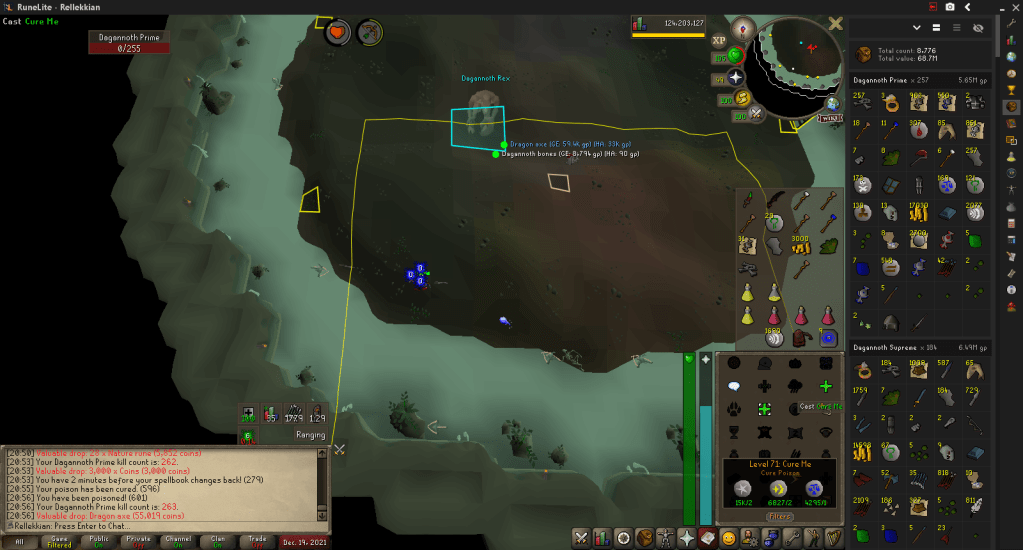
Task: Open the spellbook Filters button
Action: pyautogui.click(x=780, y=516)
